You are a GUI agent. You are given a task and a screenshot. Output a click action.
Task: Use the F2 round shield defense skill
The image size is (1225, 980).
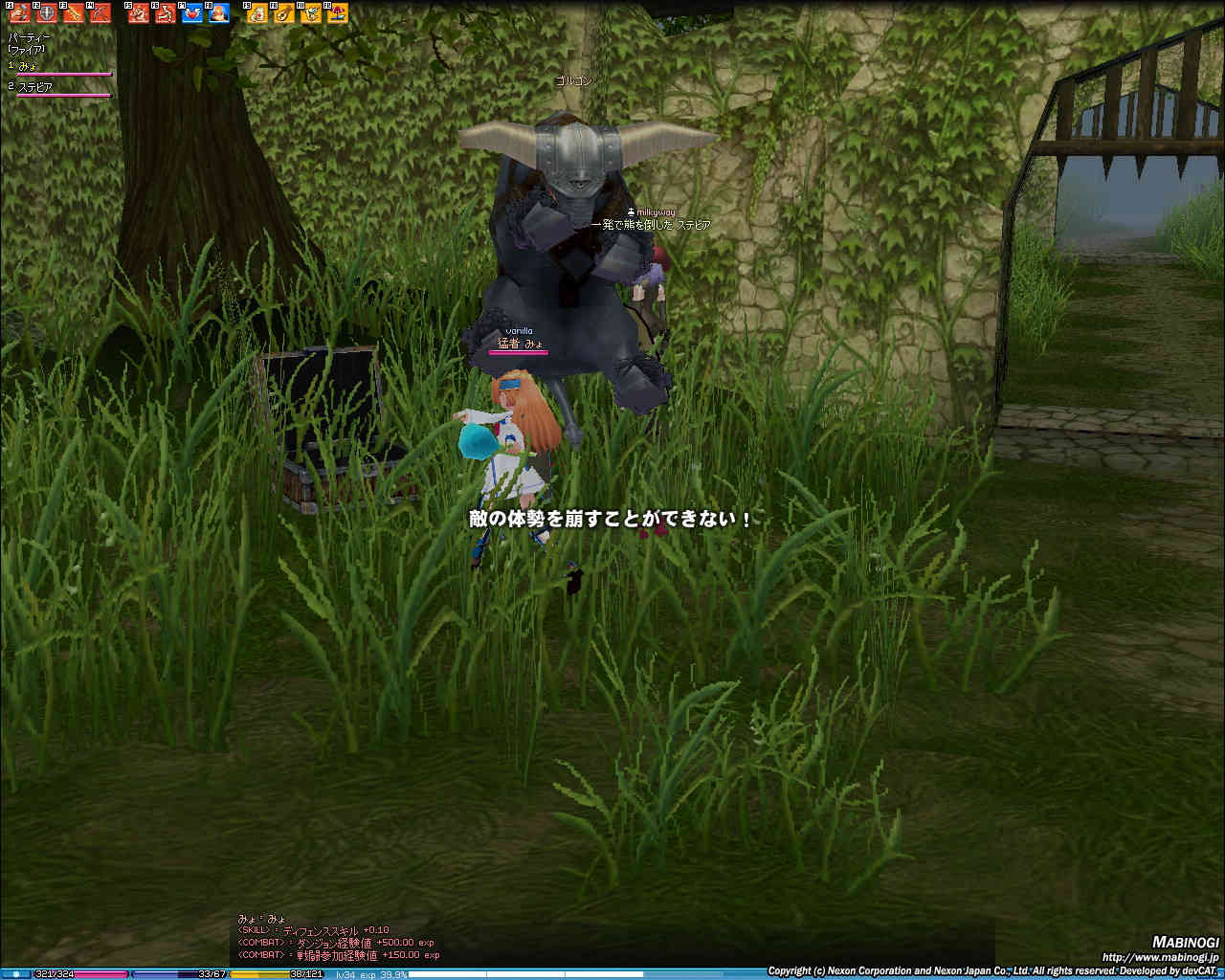tap(46, 13)
